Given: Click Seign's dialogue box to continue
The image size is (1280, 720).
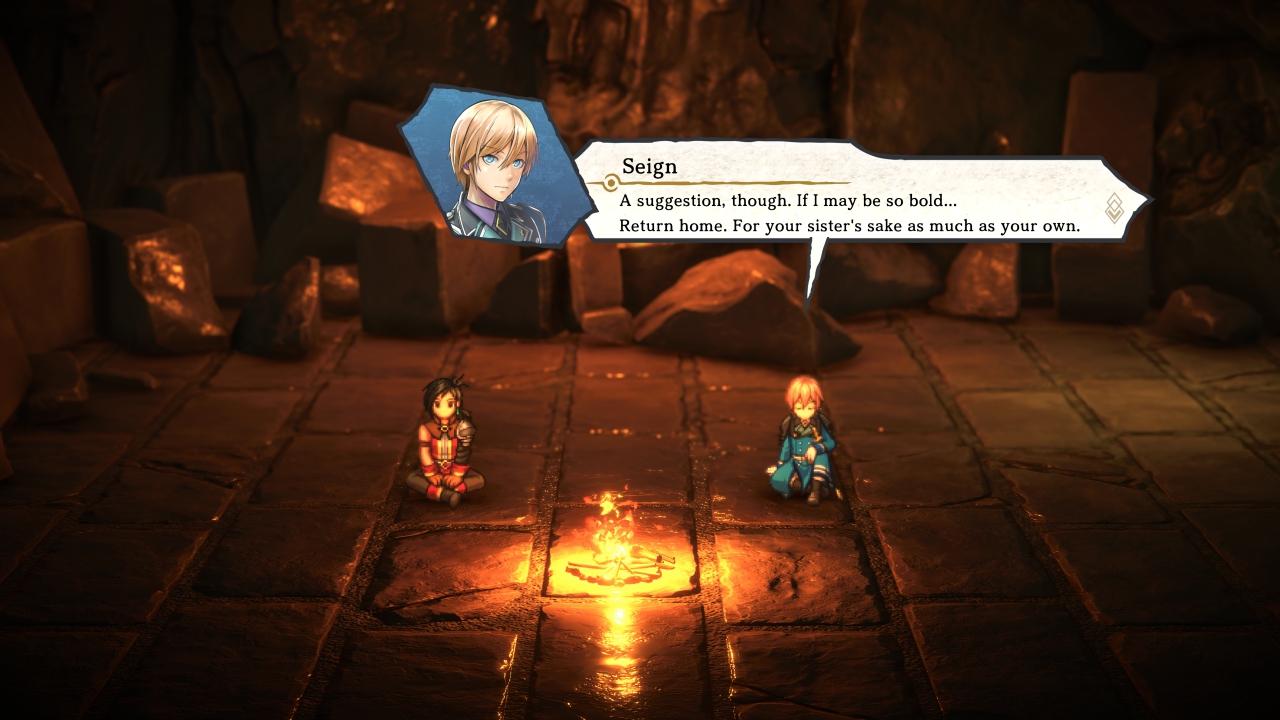Looking at the screenshot, I should pyautogui.click(x=850, y=200).
